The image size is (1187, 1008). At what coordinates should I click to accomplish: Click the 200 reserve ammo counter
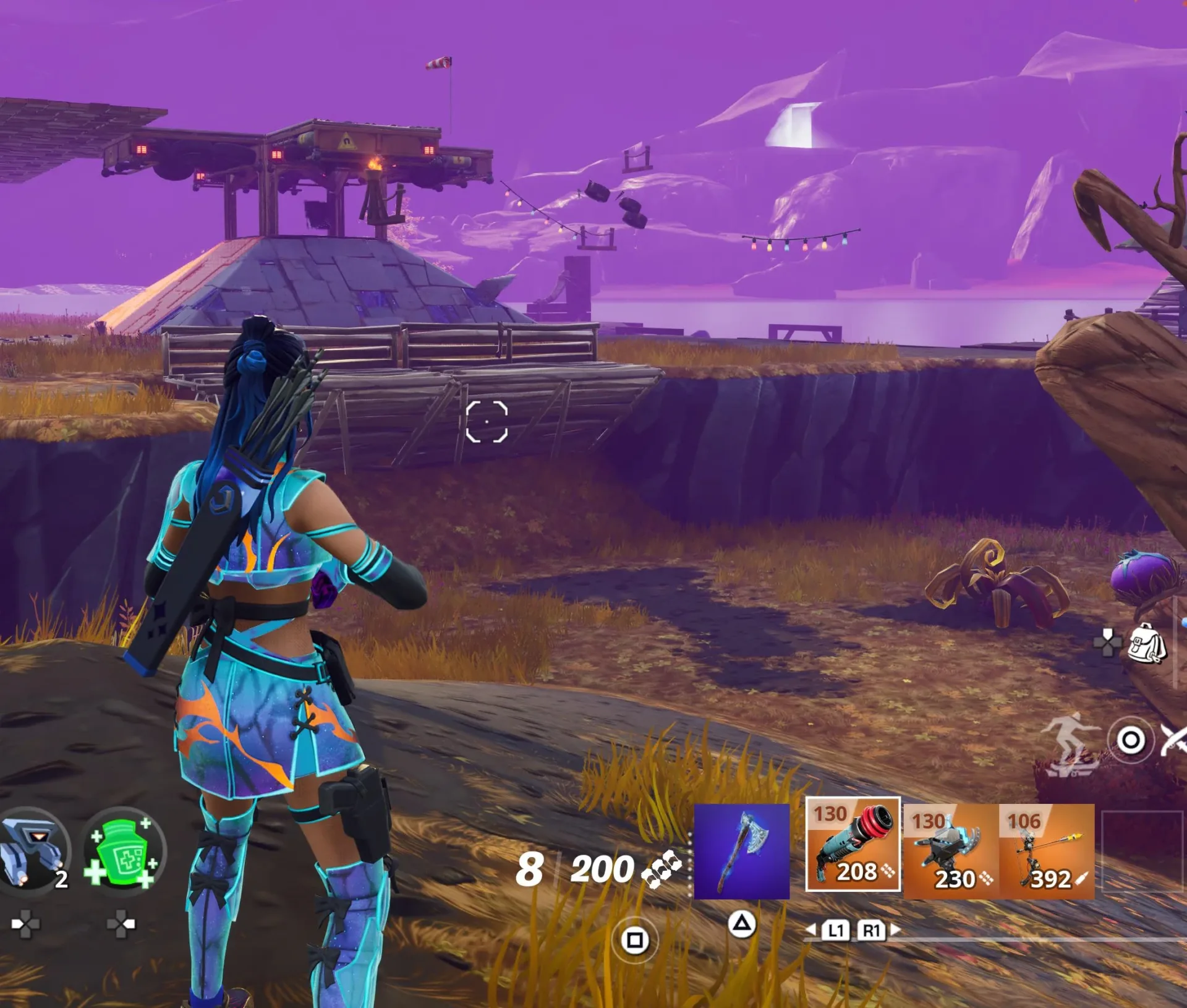(603, 869)
